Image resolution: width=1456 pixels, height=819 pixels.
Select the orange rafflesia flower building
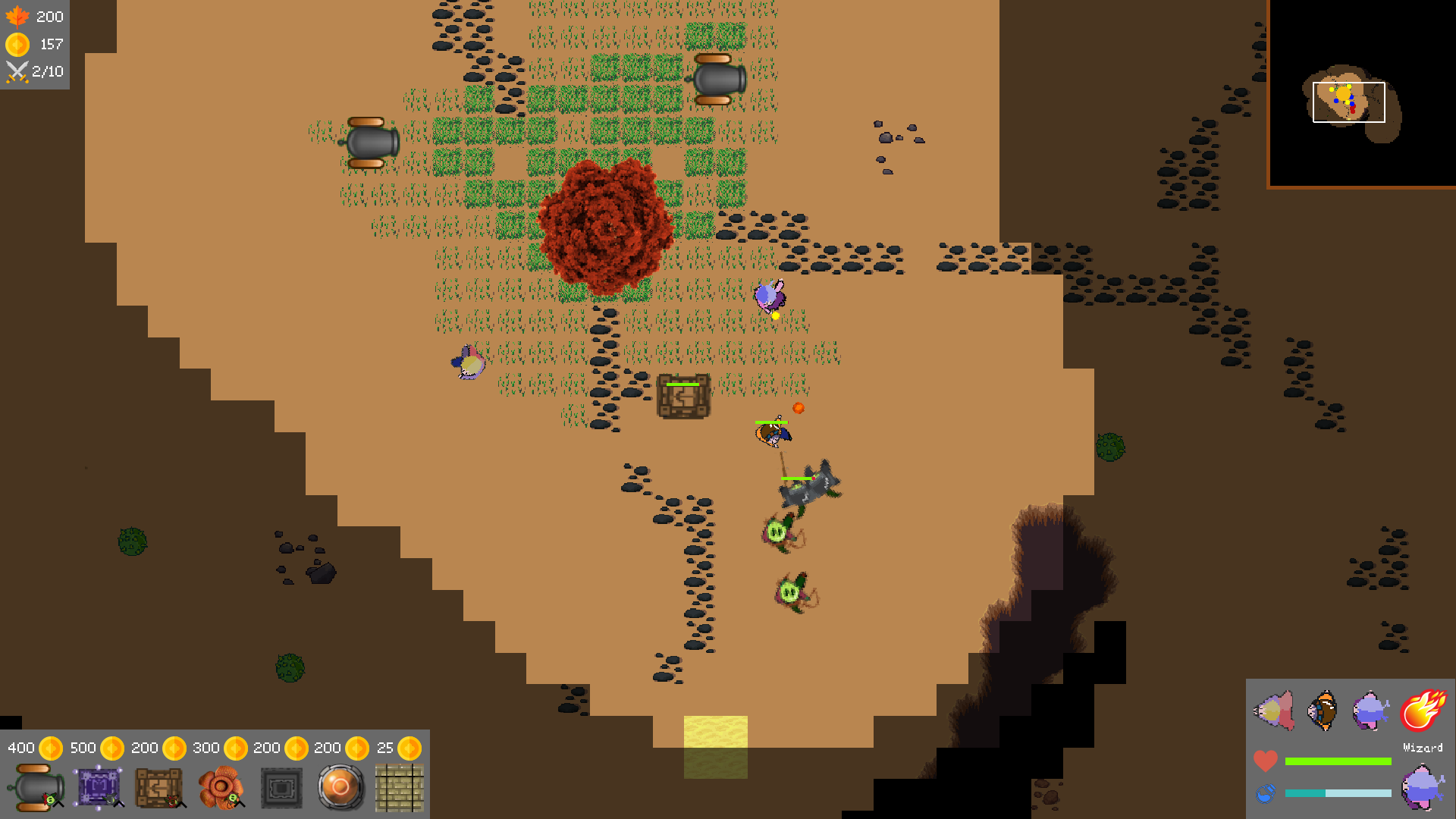[x=221, y=787]
